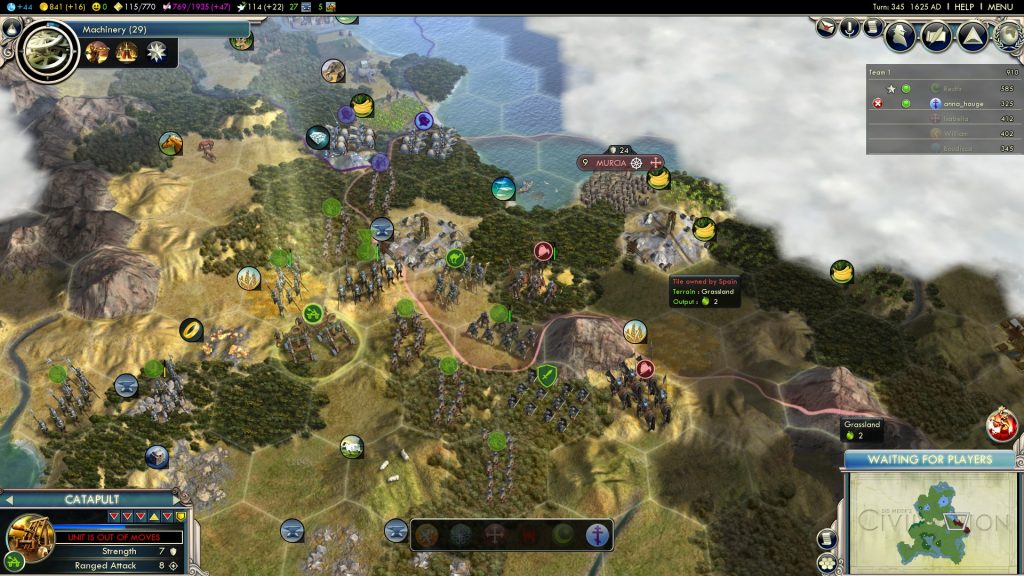Click the Machinery research button
Viewport: 1024px width, 576px height.
click(x=45, y=45)
